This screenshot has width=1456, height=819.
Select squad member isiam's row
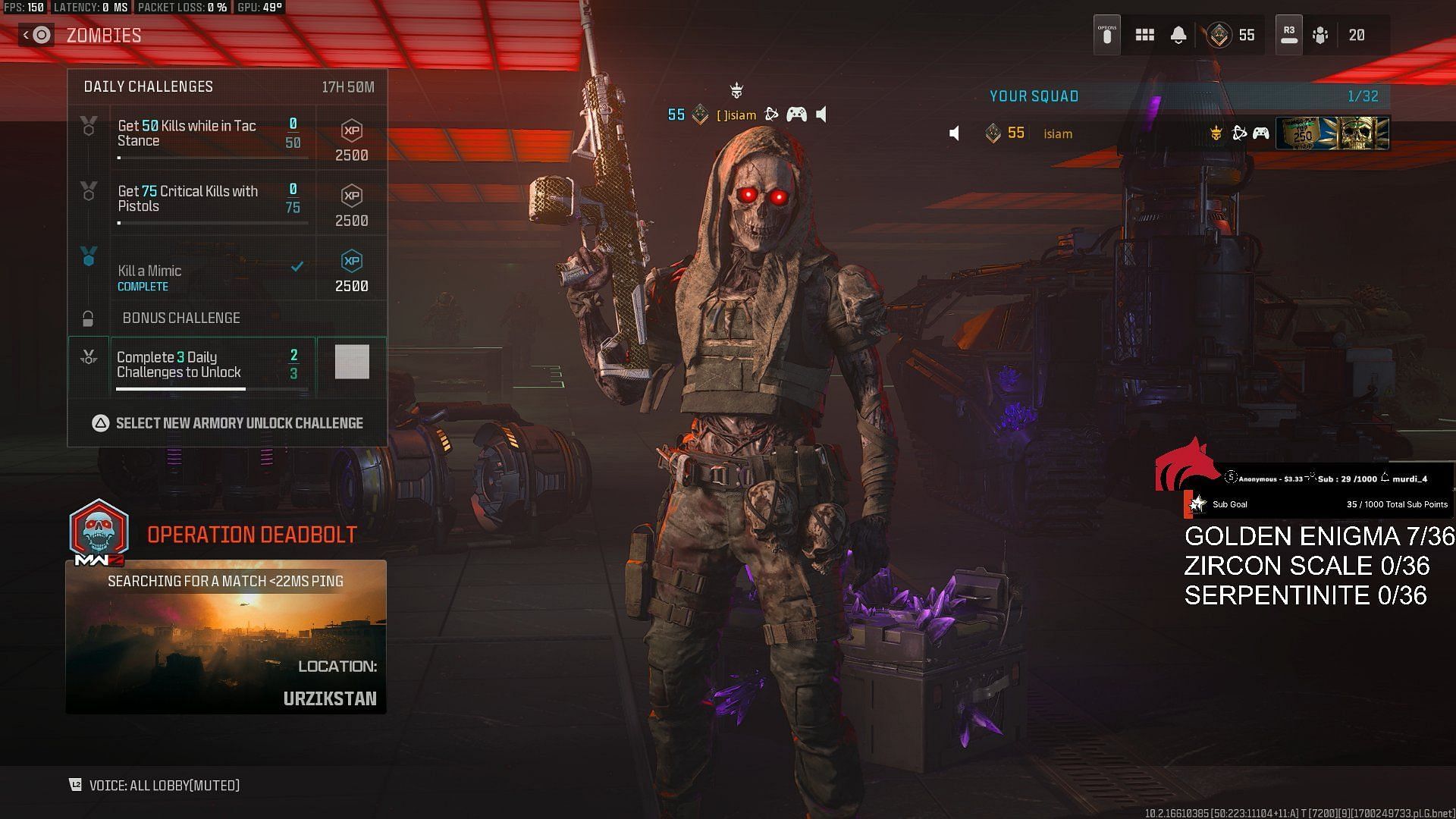click(x=1100, y=133)
